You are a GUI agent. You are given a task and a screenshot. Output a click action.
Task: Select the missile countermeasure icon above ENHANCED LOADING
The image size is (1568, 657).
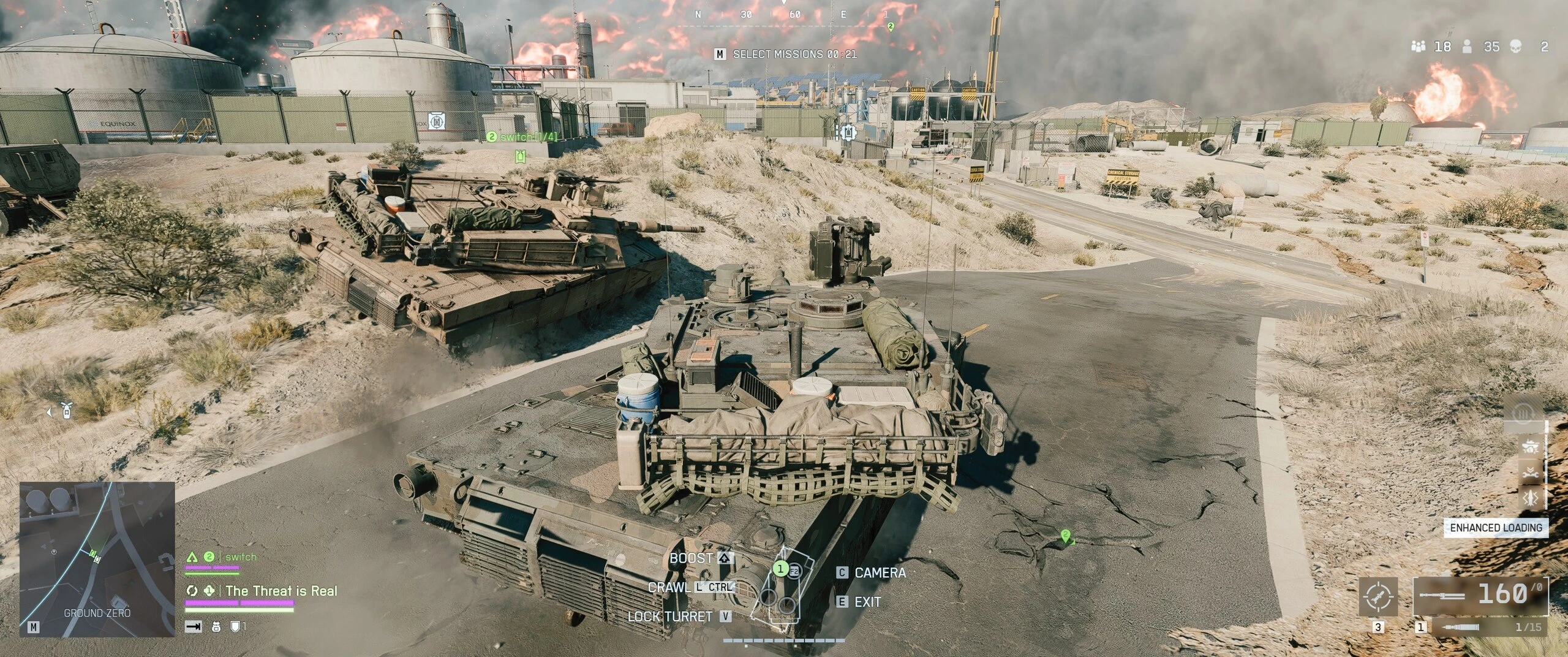[x=1530, y=498]
